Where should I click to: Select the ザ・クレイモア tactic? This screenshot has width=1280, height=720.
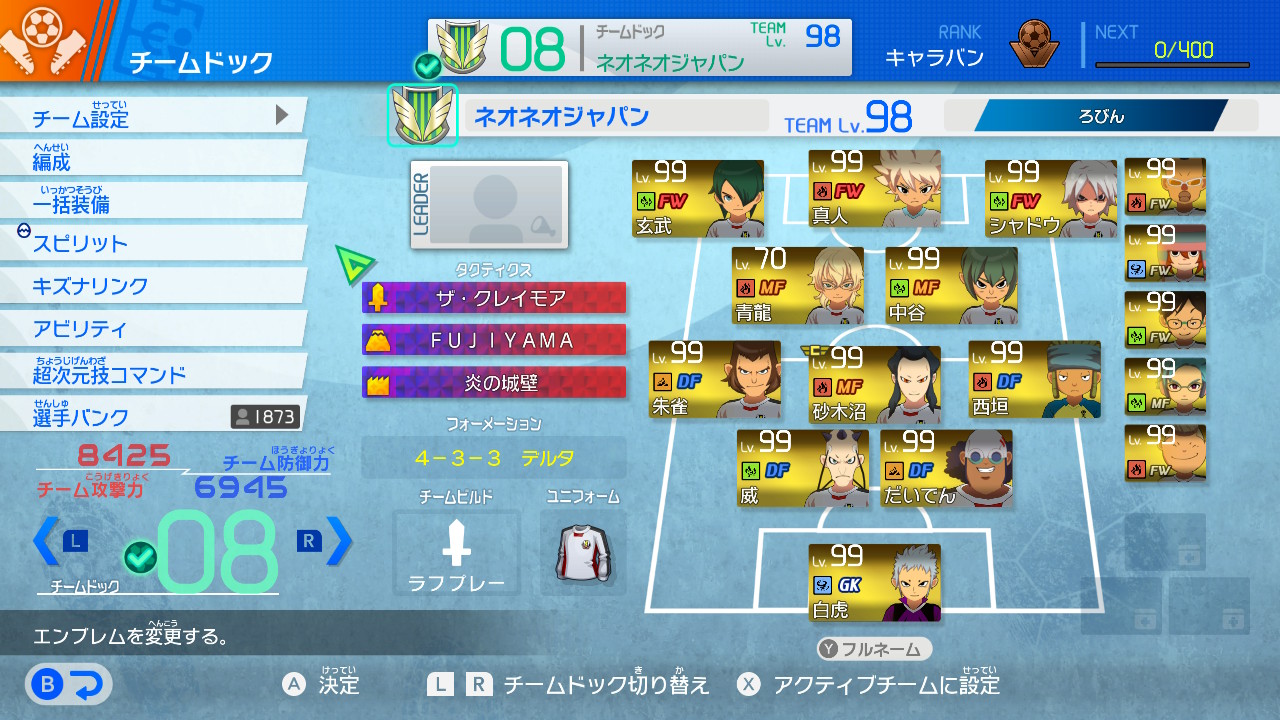coord(494,298)
